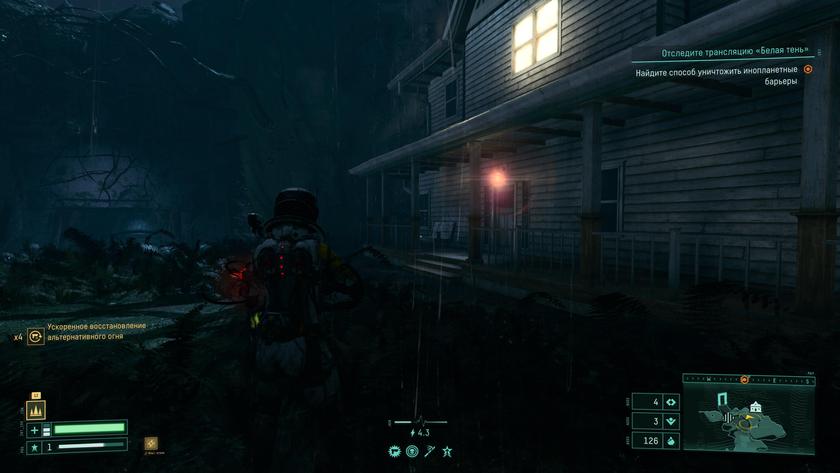Click the round skull-like ability icon at bottom center
Viewport: 840px width, 473px height.
[411, 452]
